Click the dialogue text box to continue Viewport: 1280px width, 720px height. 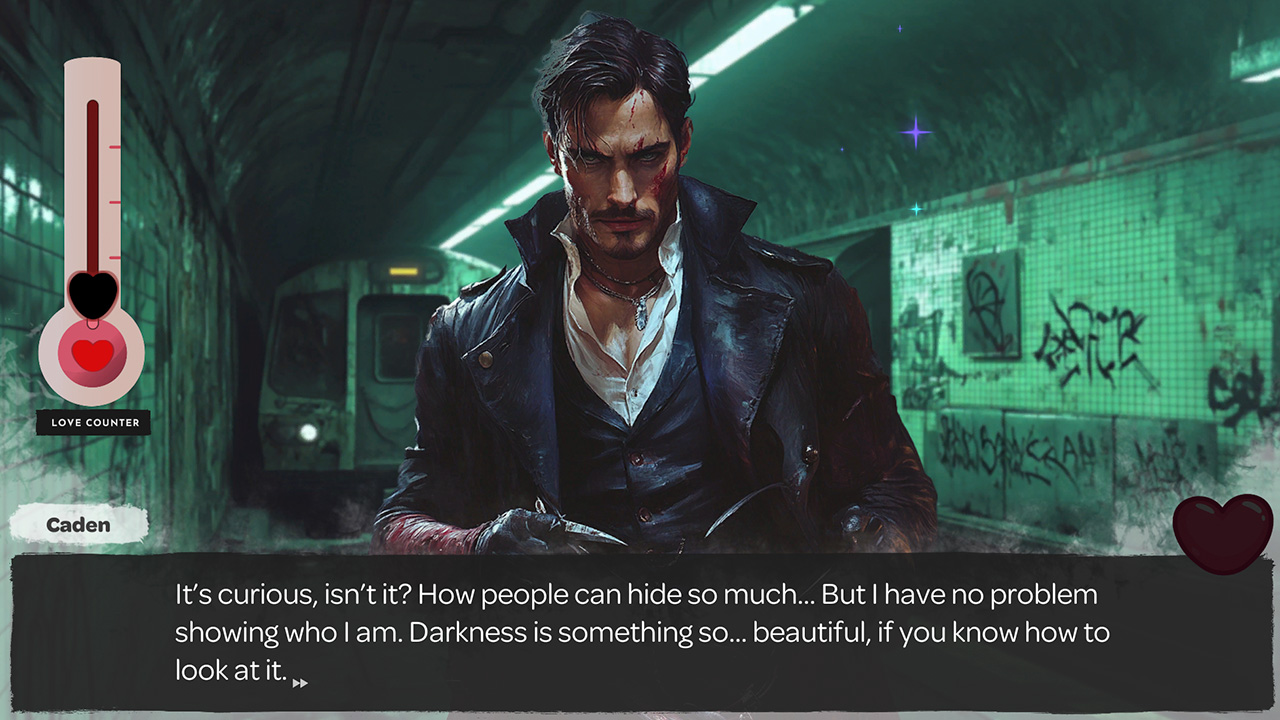640,630
